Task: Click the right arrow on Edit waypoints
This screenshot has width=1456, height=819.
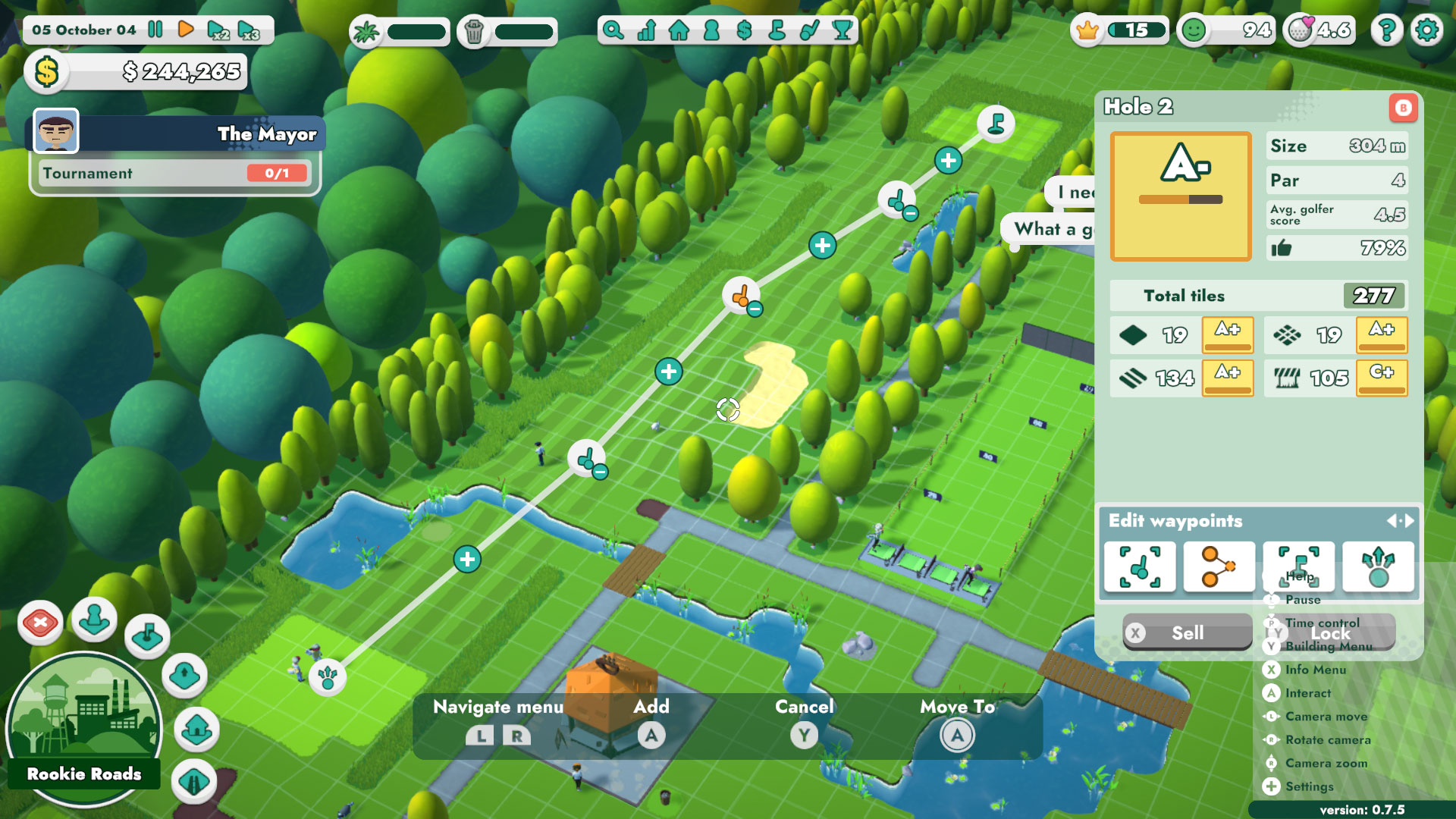Action: (x=1409, y=521)
